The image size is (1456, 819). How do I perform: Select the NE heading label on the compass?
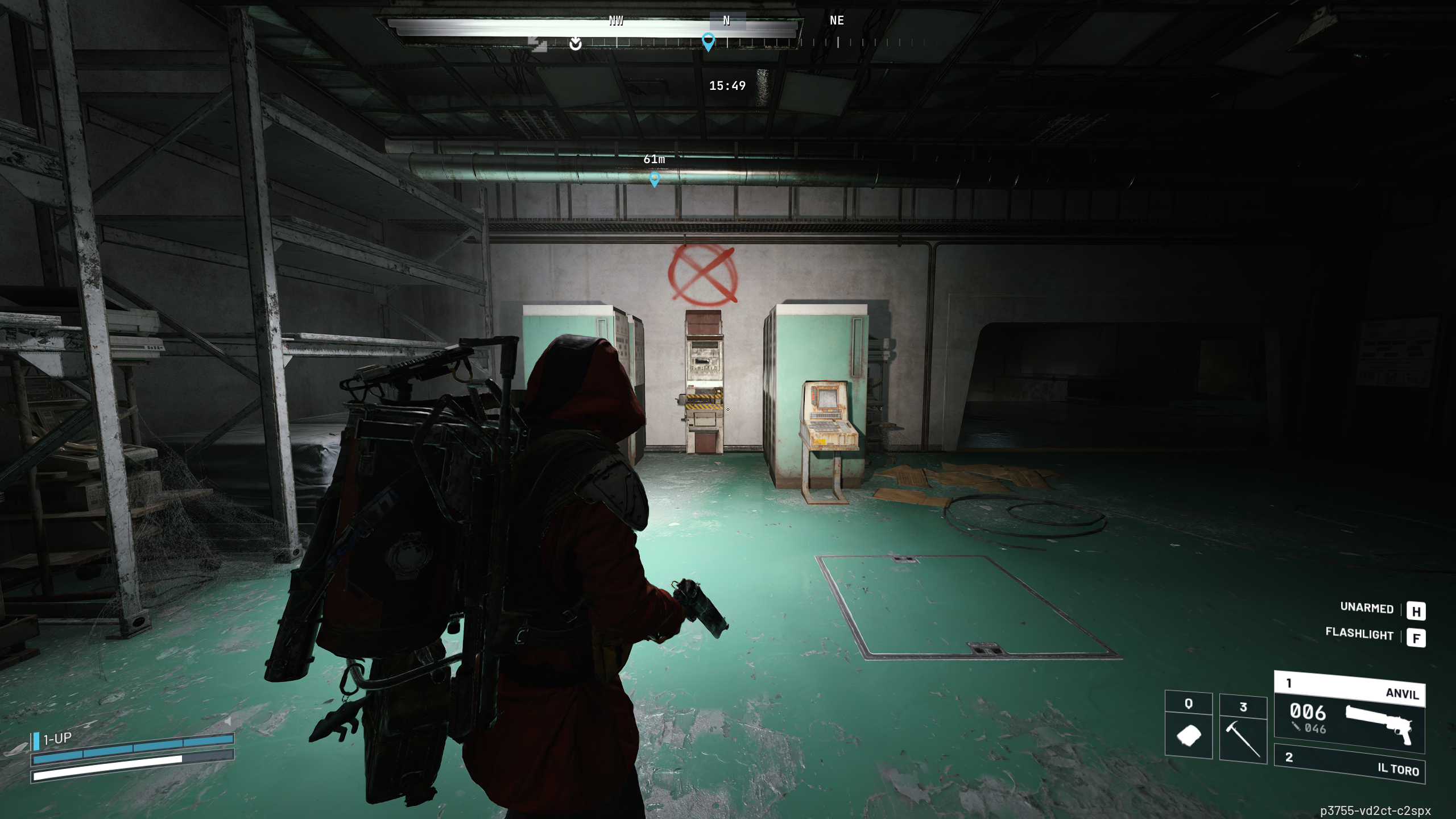pyautogui.click(x=836, y=21)
